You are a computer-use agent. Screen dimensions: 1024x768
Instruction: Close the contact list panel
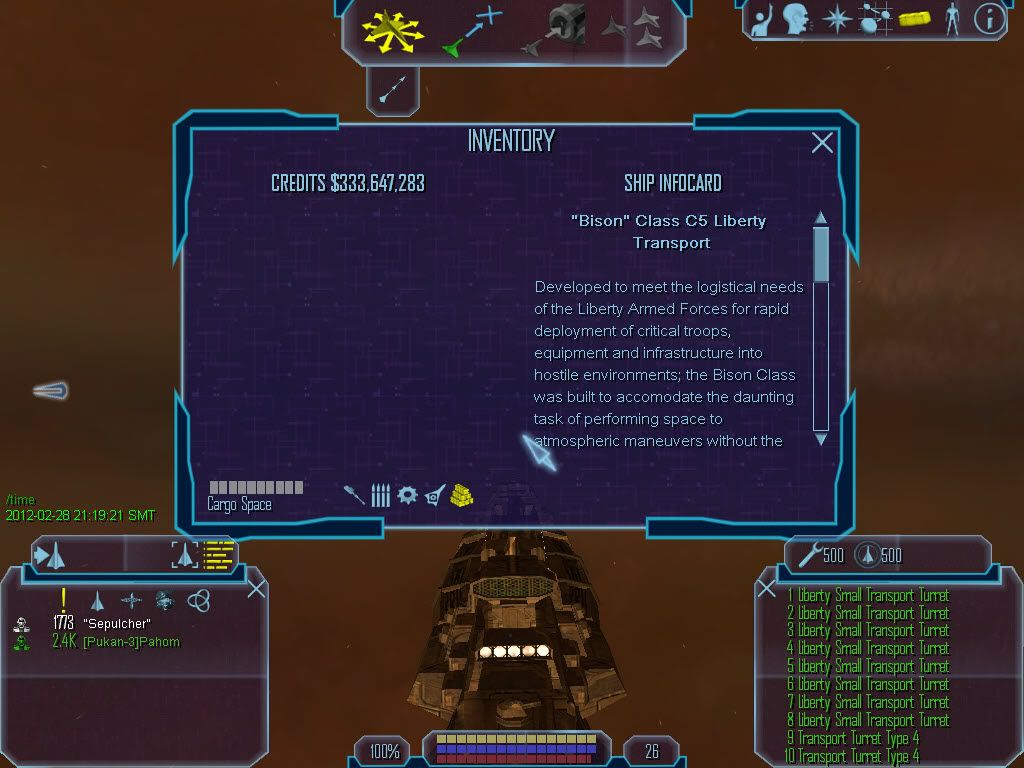(256, 588)
